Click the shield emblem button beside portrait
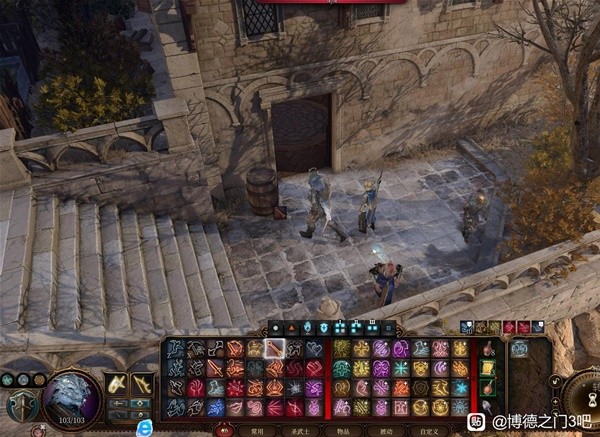Screen dimensions: 600x437 coord(21,405)
